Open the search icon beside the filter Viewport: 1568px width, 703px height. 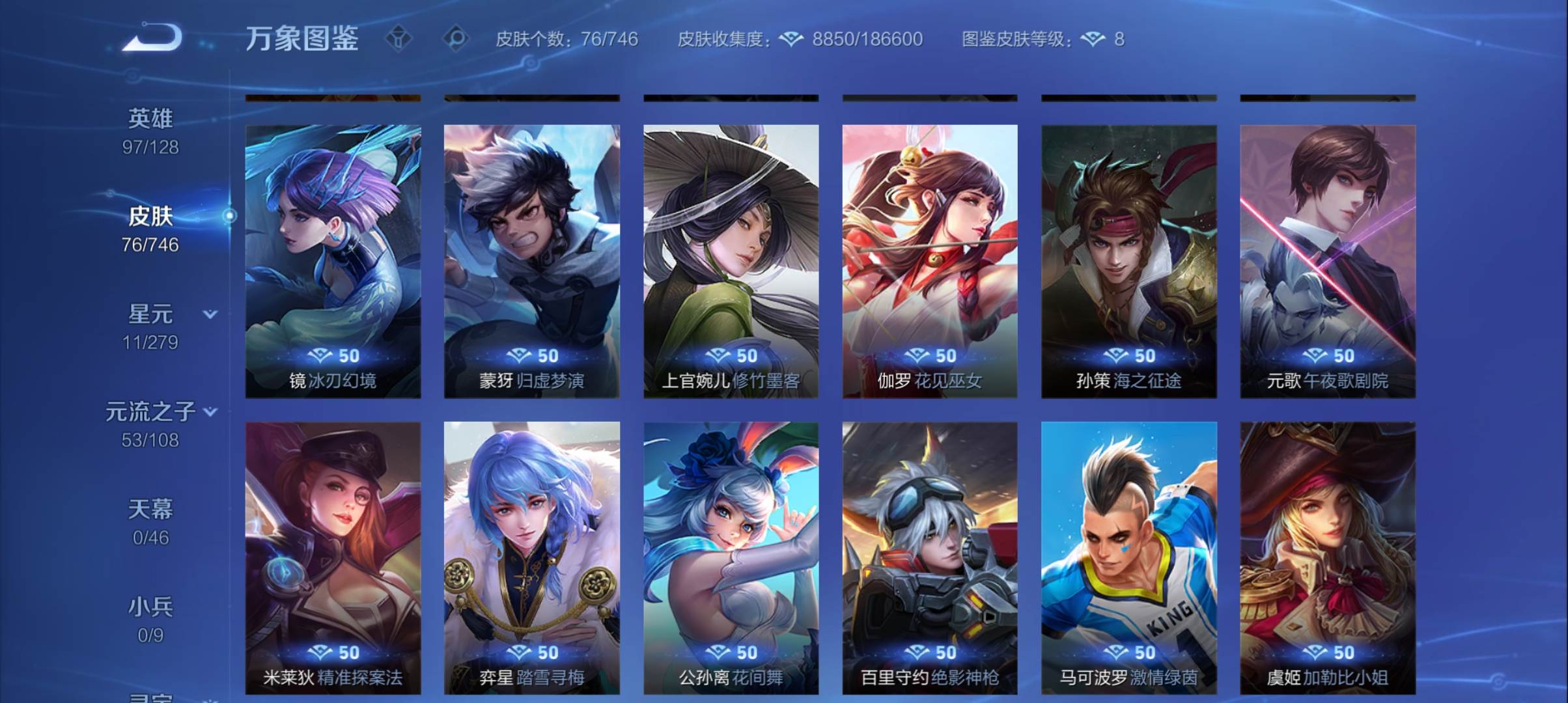pyautogui.click(x=456, y=39)
